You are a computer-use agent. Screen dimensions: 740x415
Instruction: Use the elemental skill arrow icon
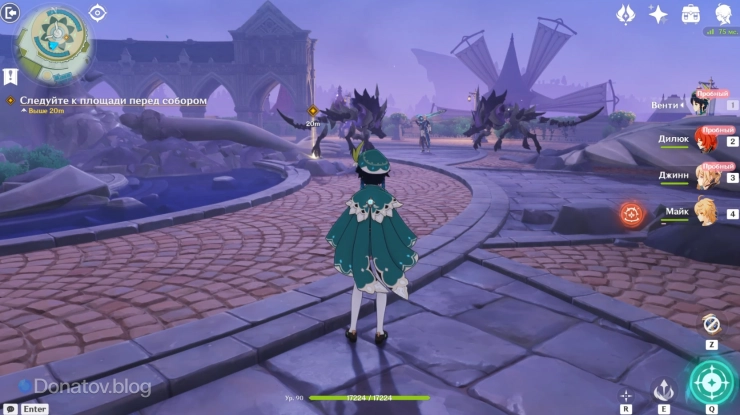point(665,390)
